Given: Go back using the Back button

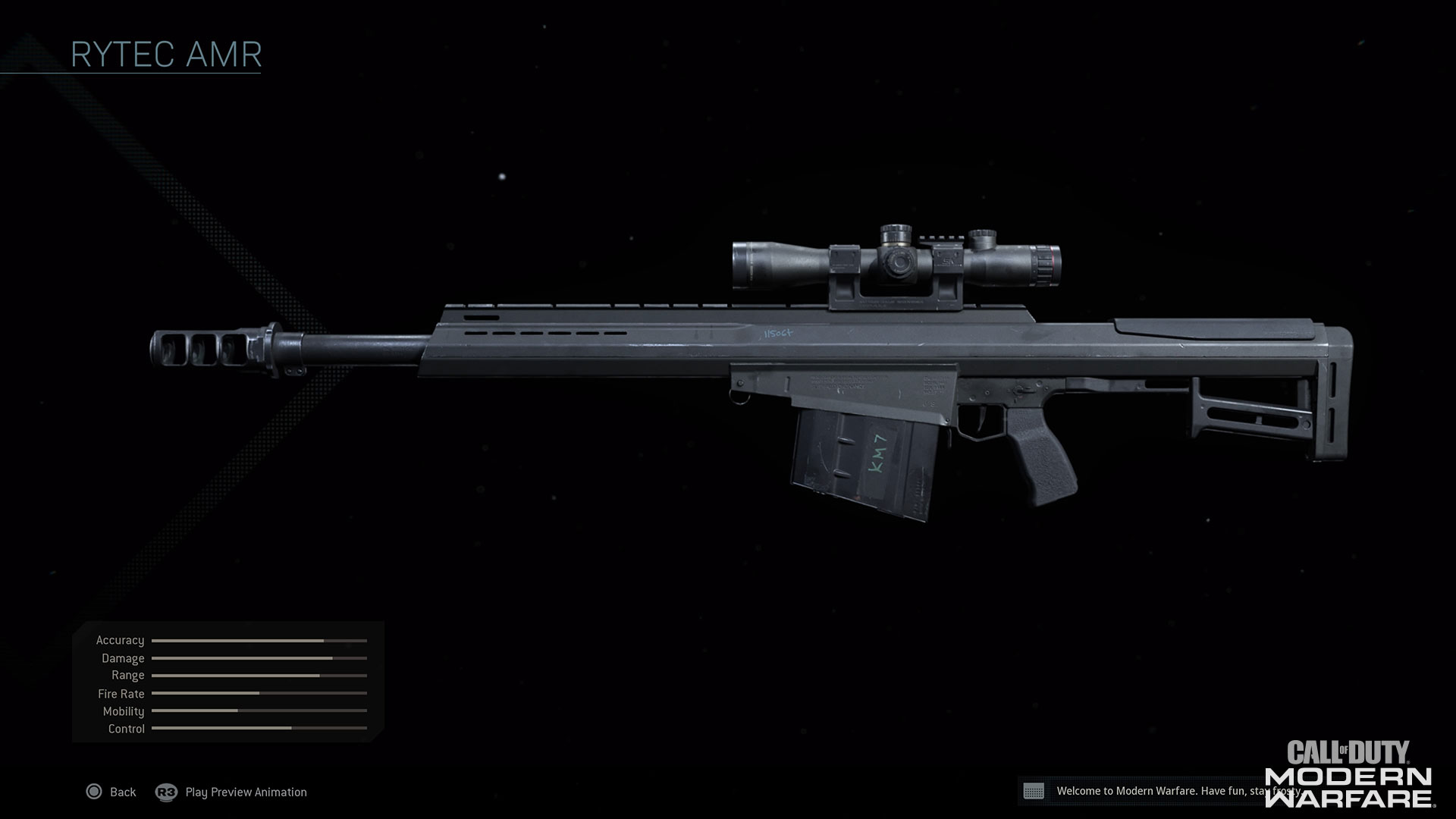Looking at the screenshot, I should pos(111,792).
